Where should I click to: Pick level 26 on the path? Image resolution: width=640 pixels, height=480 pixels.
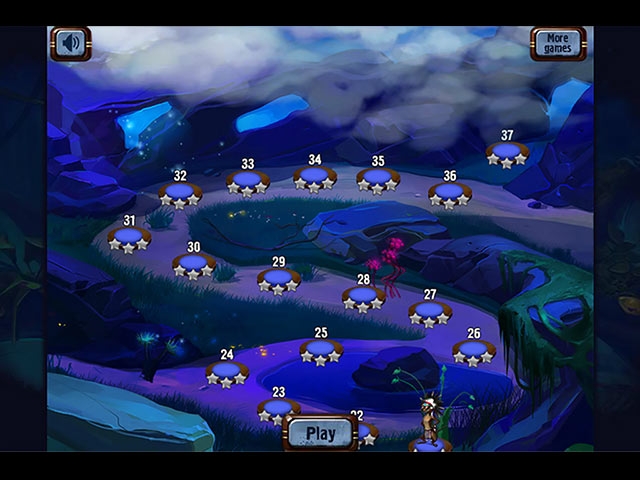(473, 350)
